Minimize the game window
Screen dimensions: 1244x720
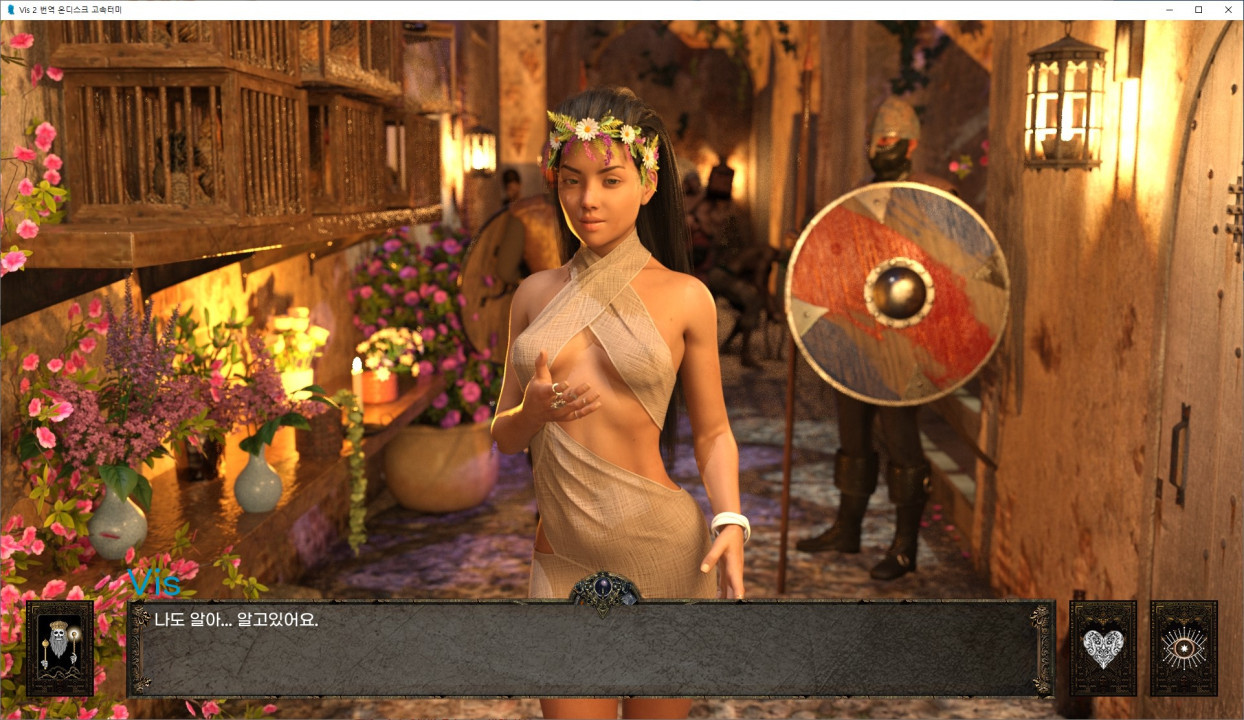point(1170,10)
